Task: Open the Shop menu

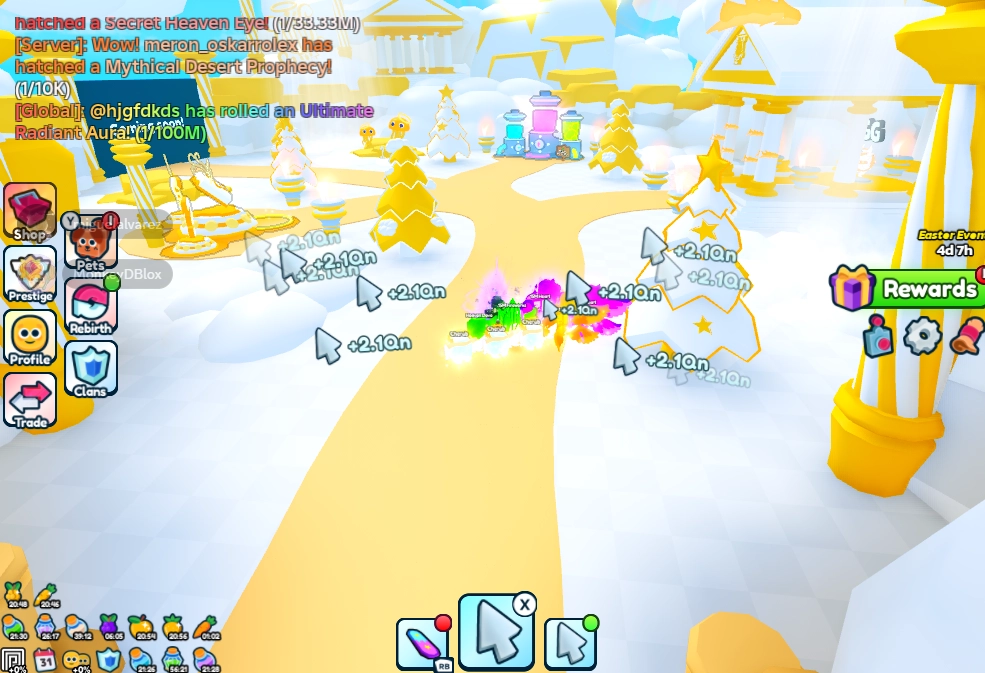Action: click(30, 212)
